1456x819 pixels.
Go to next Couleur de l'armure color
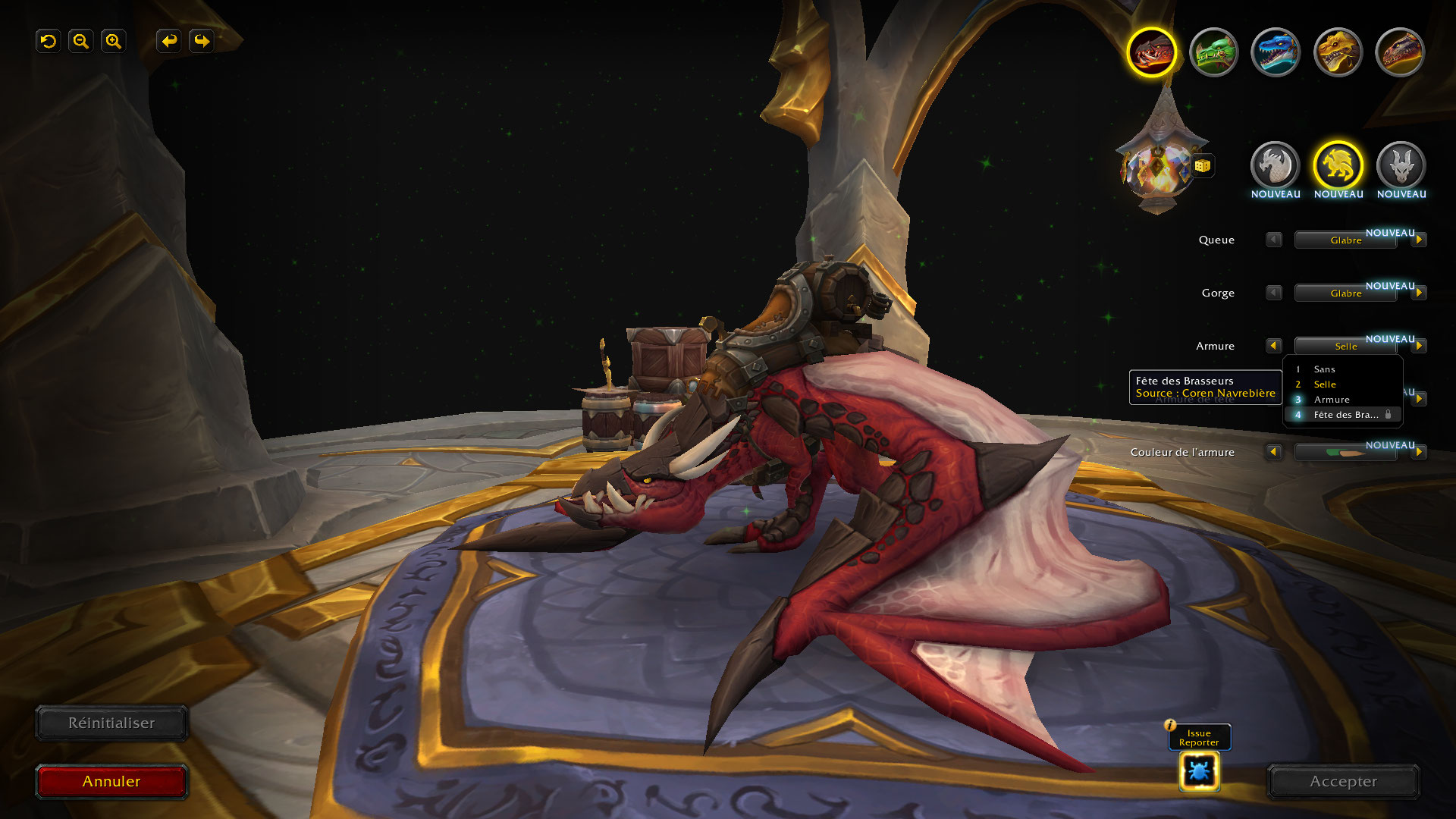(x=1419, y=452)
